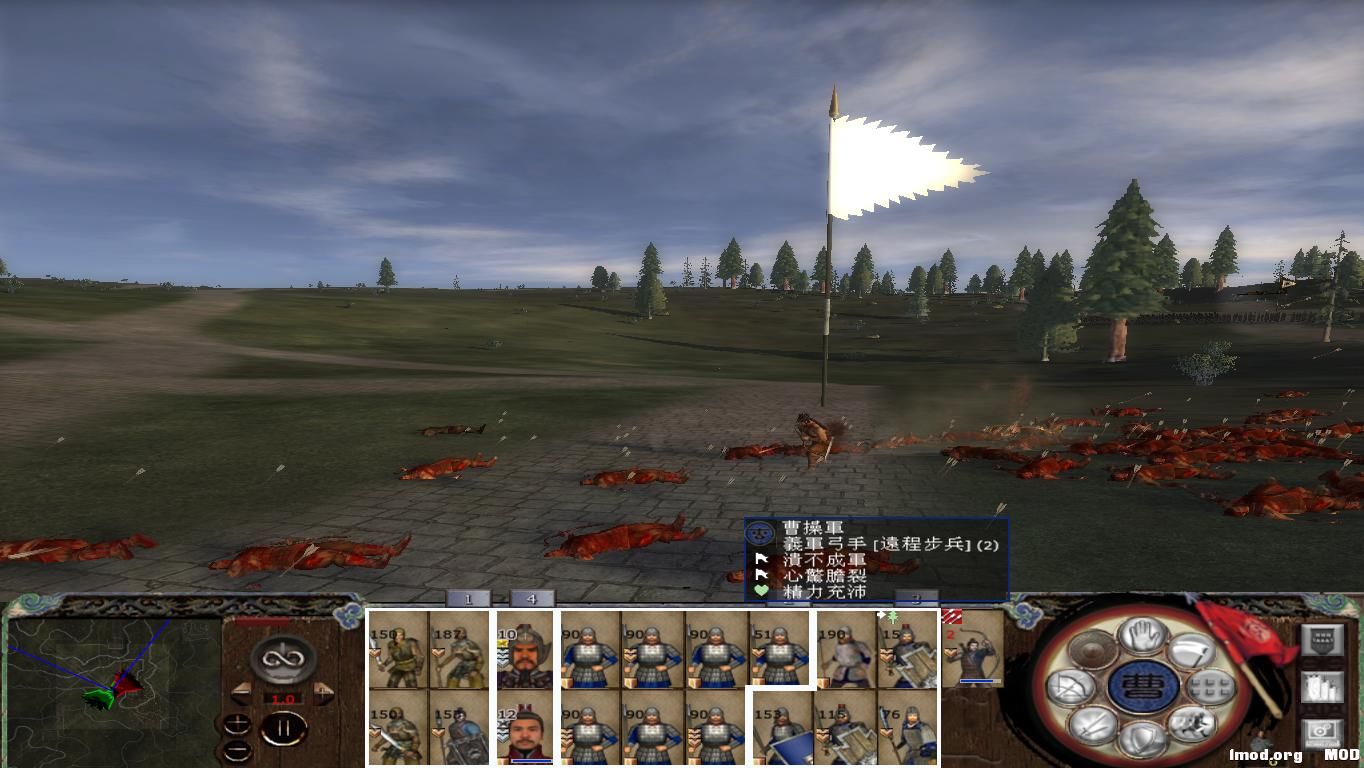
Task: Increase game speed with the right stepper arrow
Action: click(322, 692)
